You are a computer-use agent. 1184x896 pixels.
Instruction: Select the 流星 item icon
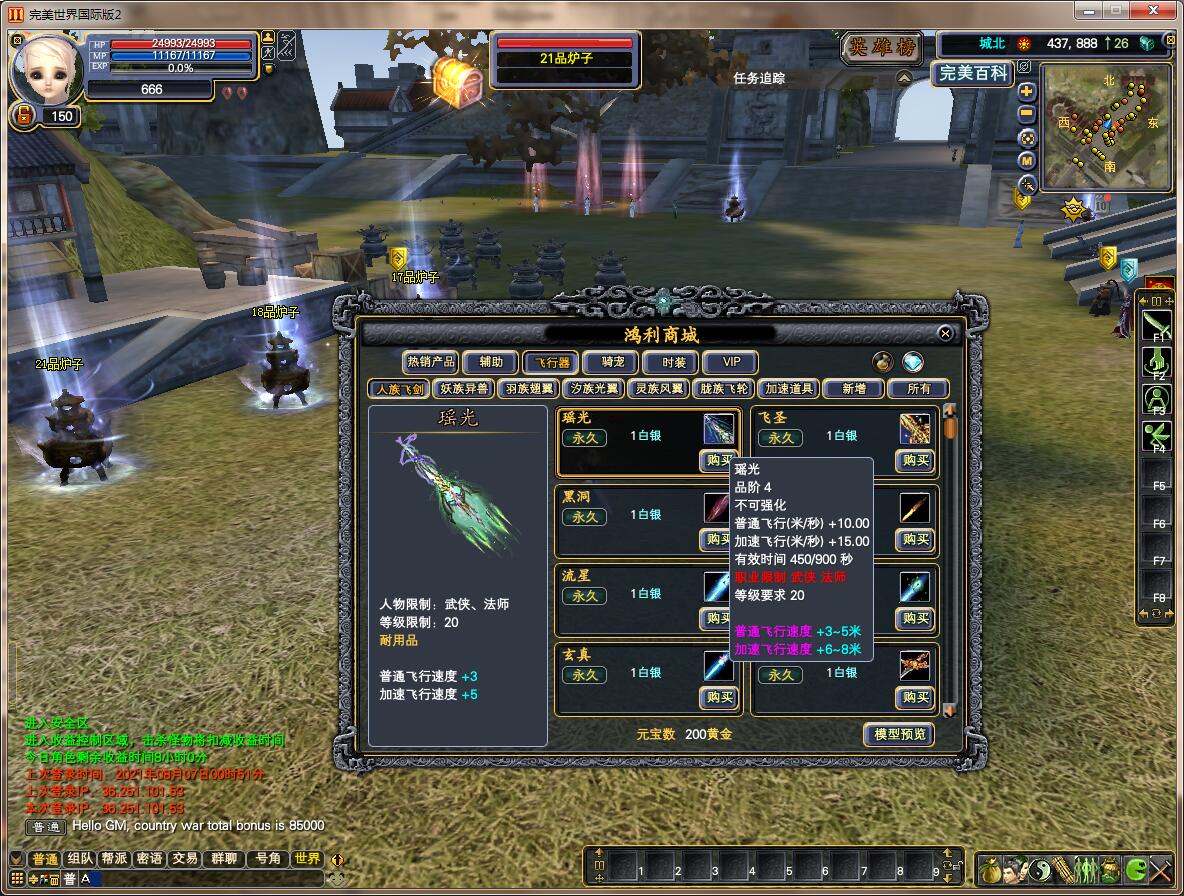click(718, 586)
